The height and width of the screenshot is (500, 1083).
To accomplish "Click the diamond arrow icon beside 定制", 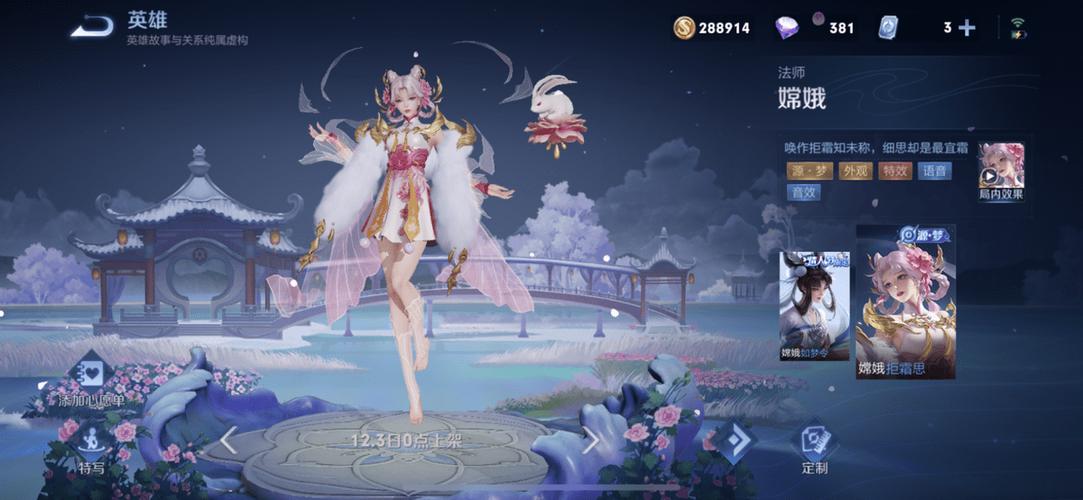I will tap(736, 441).
